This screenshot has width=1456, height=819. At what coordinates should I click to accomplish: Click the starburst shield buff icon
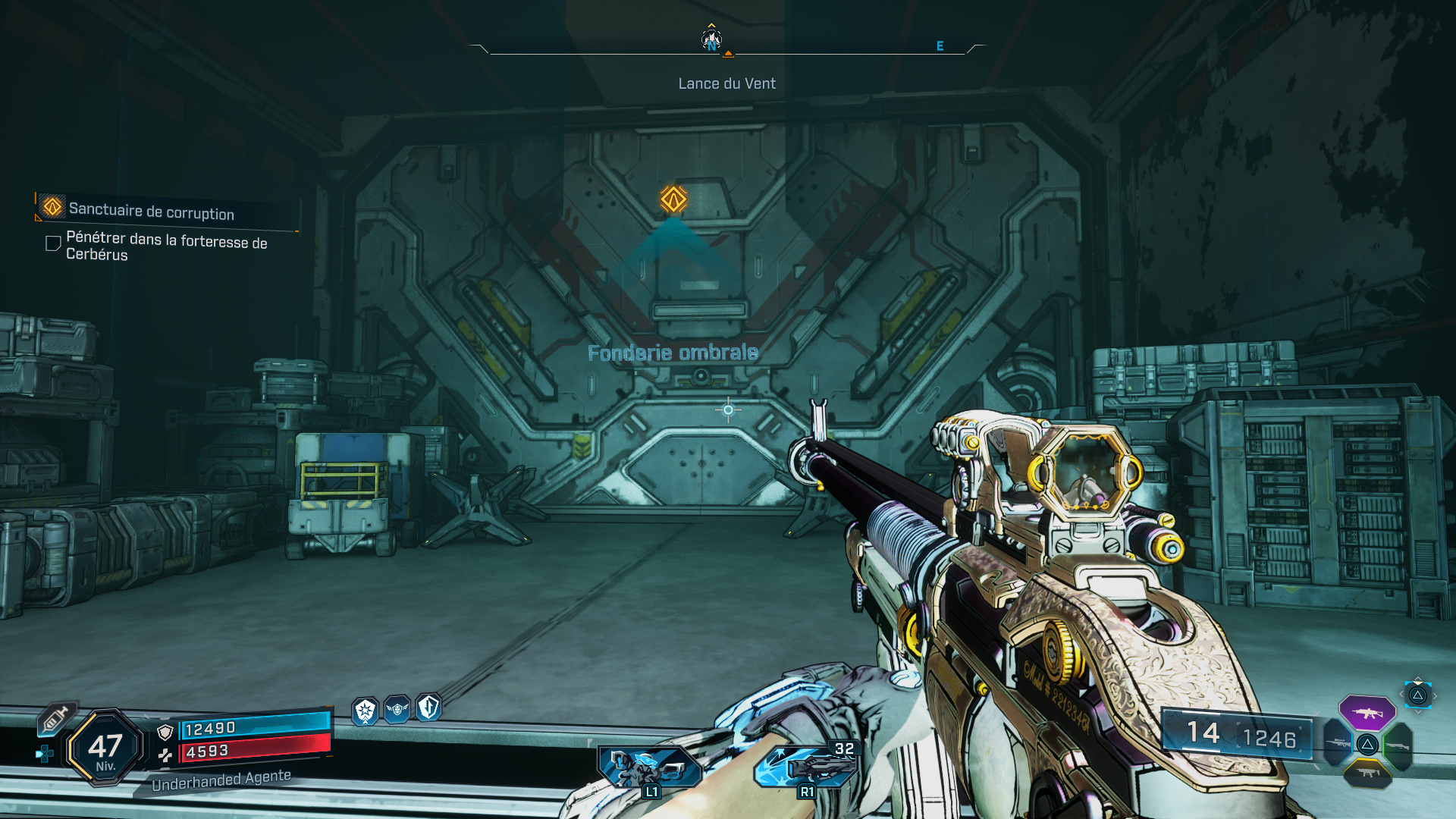366,711
